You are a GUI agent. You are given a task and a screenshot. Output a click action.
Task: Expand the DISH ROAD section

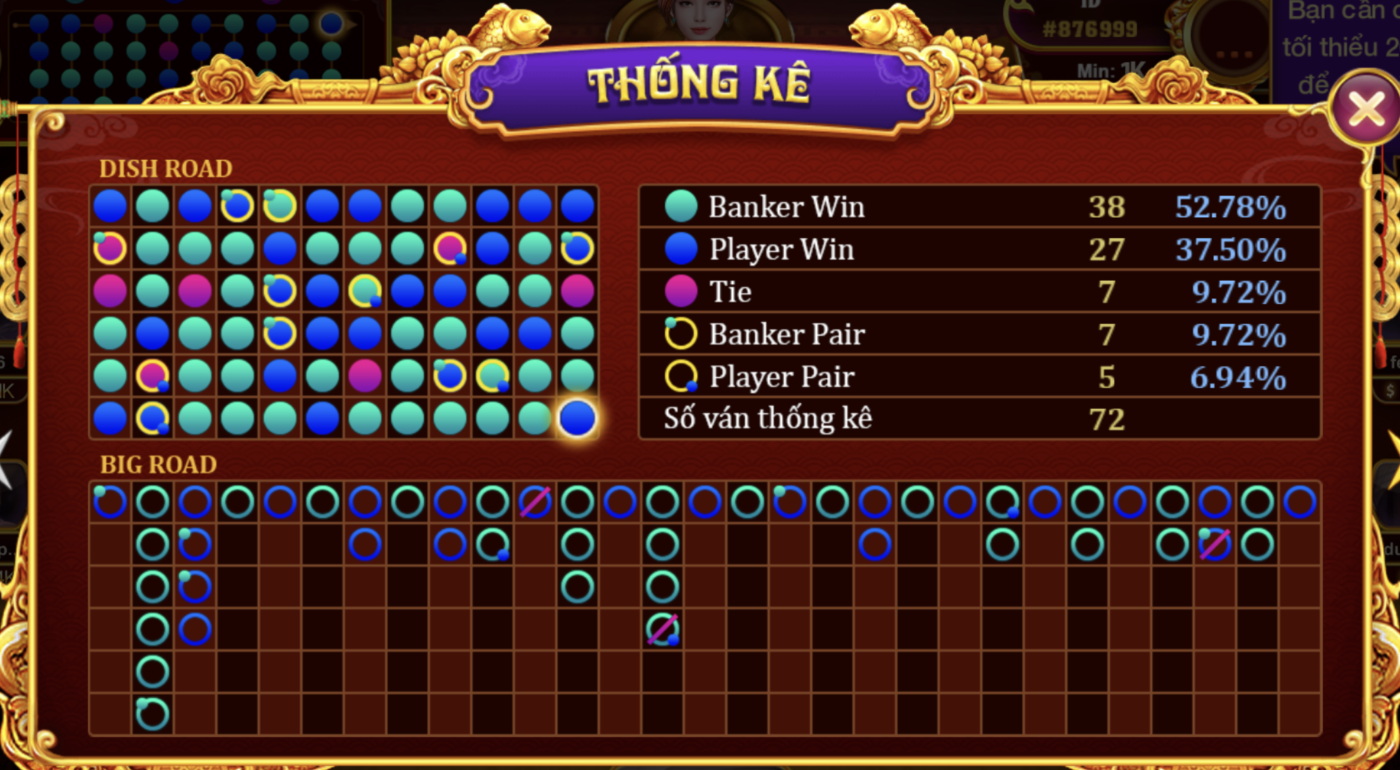[x=166, y=168]
